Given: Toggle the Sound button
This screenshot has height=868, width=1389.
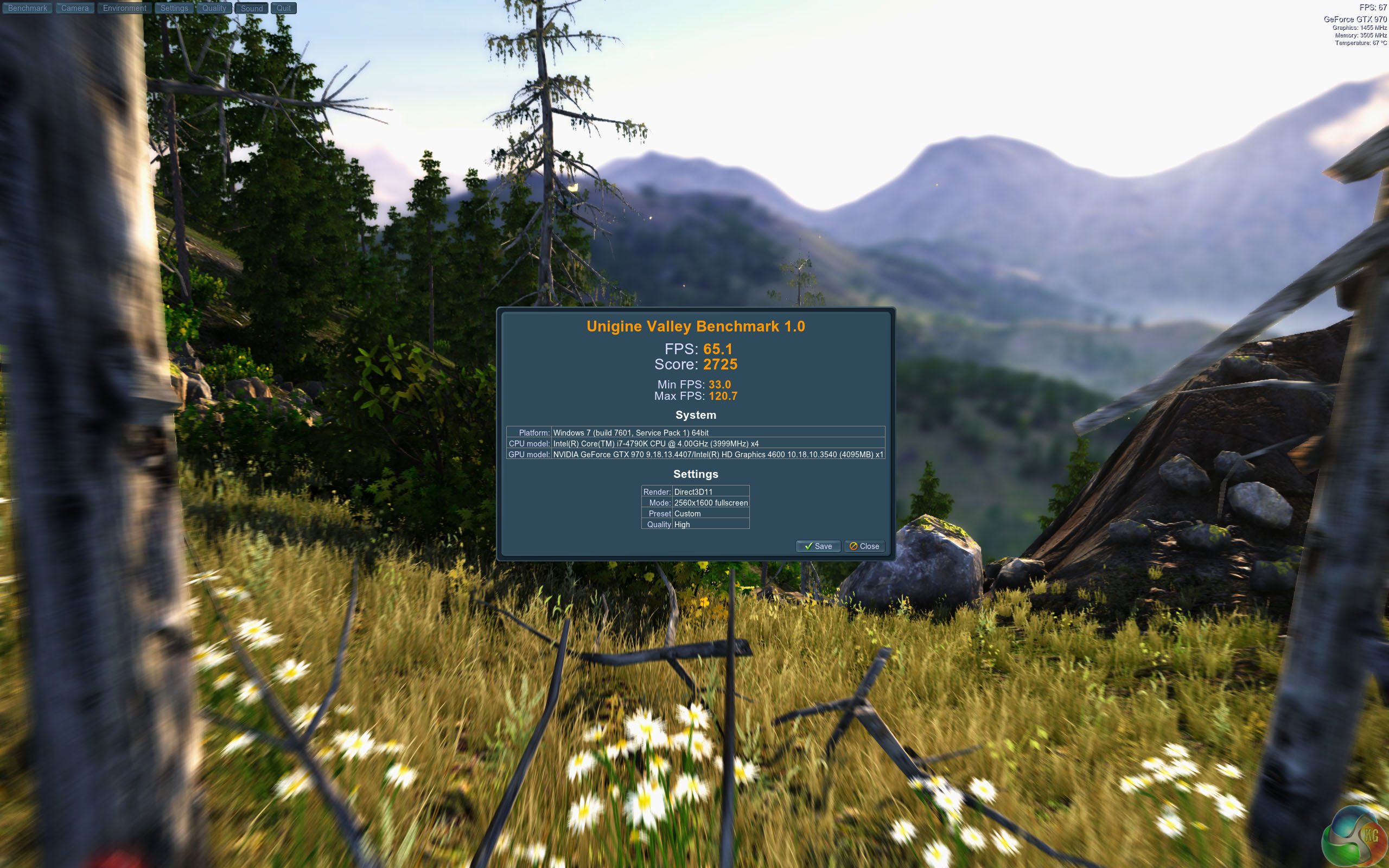Looking at the screenshot, I should point(251,8).
